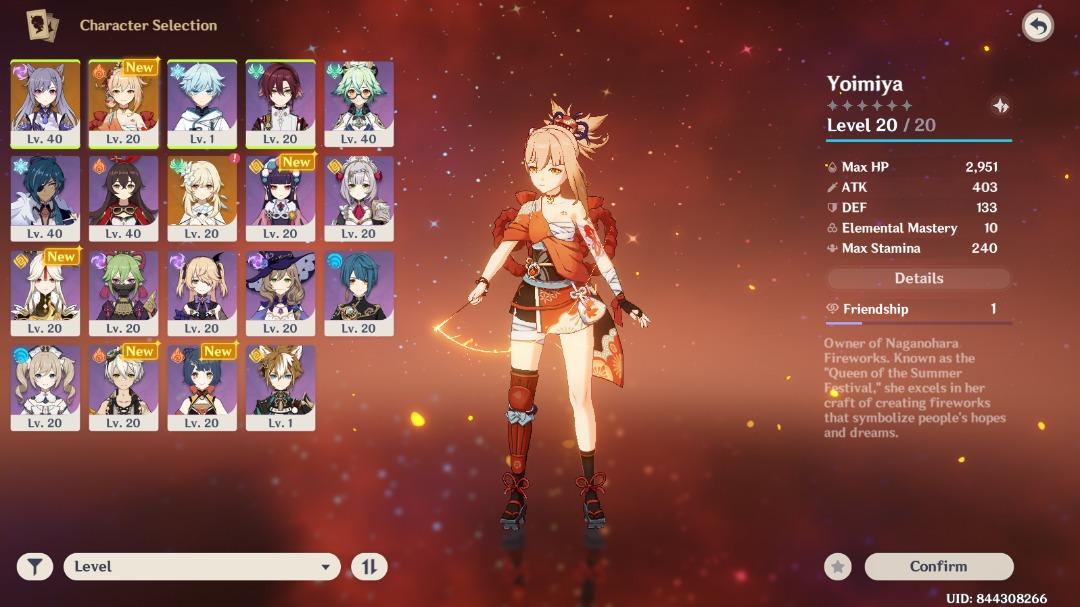Click the star favorite button beside Confirm
This screenshot has width=1080, height=607.
pos(838,567)
